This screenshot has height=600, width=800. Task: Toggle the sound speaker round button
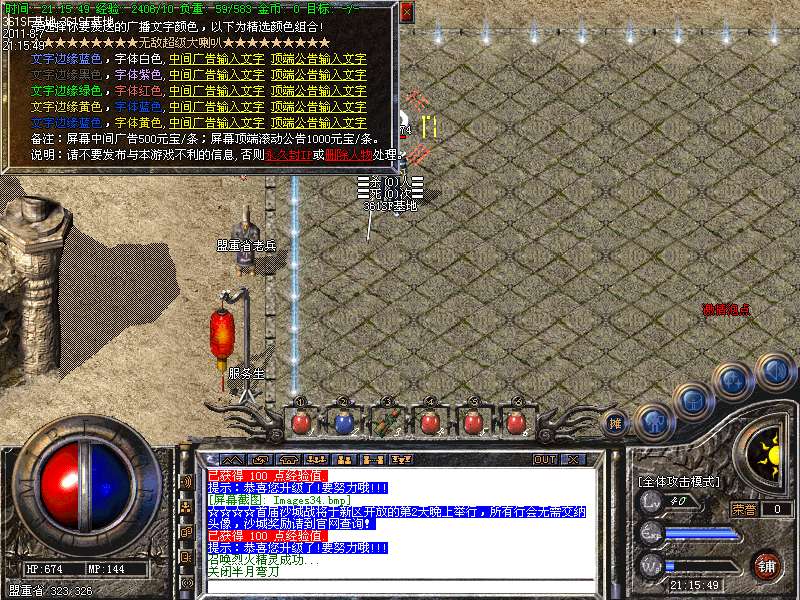774,371
